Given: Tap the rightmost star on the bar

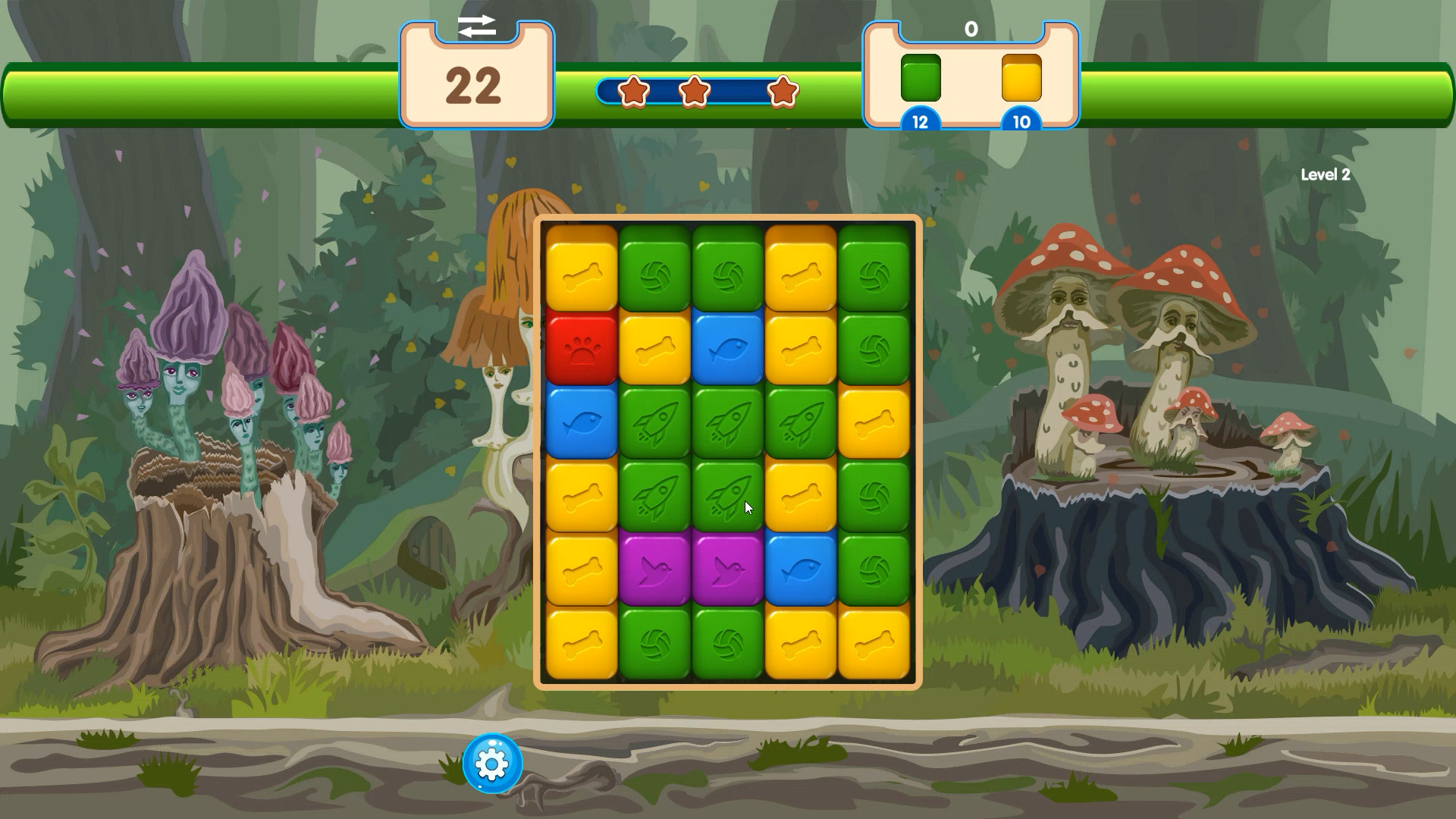Looking at the screenshot, I should [x=783, y=91].
